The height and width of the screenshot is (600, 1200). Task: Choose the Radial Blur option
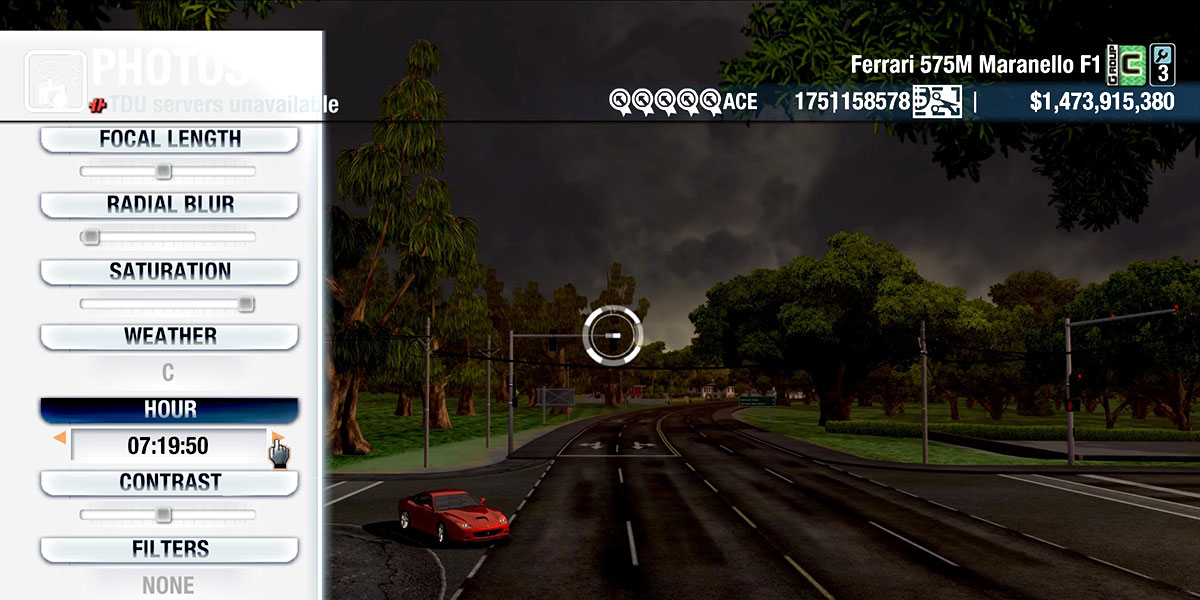(x=169, y=205)
